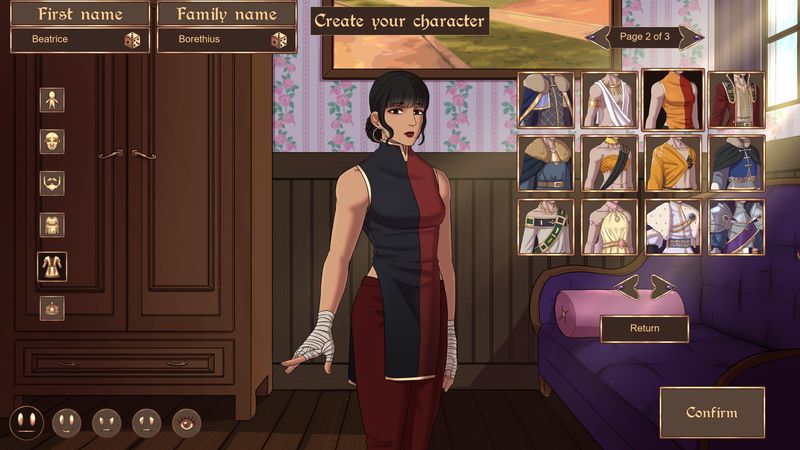Pick the white cape with green sash
This screenshot has width=800, height=450.
[x=545, y=227]
